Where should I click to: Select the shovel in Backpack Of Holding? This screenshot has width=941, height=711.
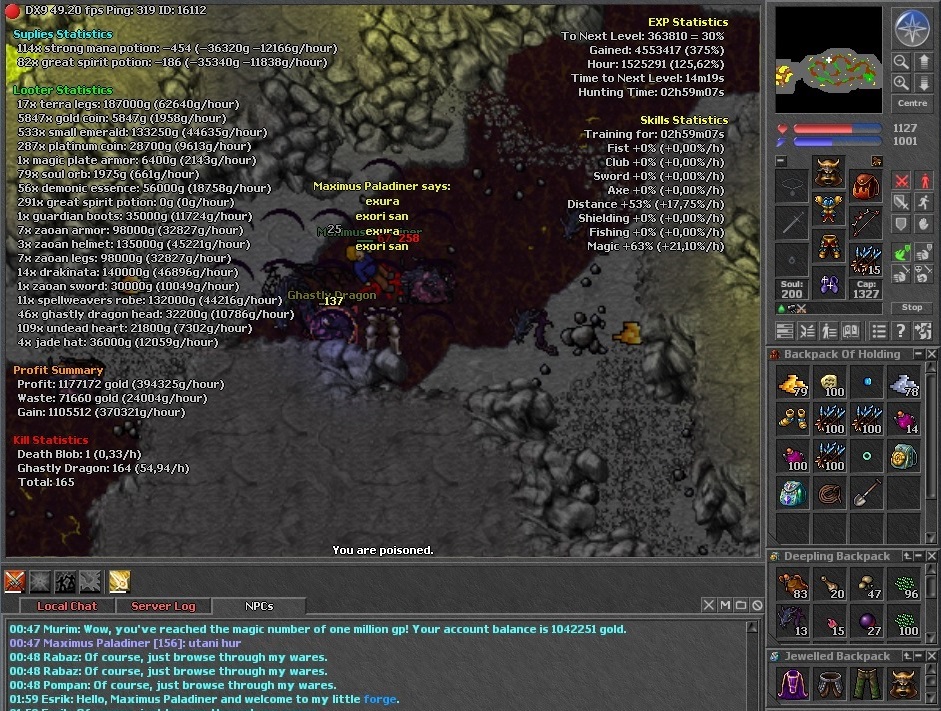[x=867, y=492]
